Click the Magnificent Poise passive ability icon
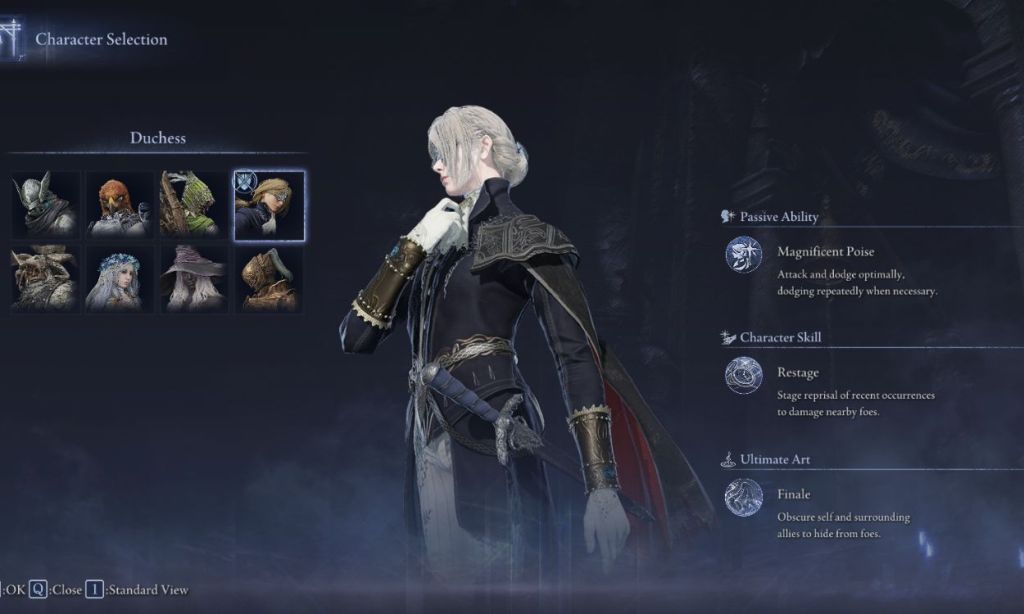 click(743, 254)
